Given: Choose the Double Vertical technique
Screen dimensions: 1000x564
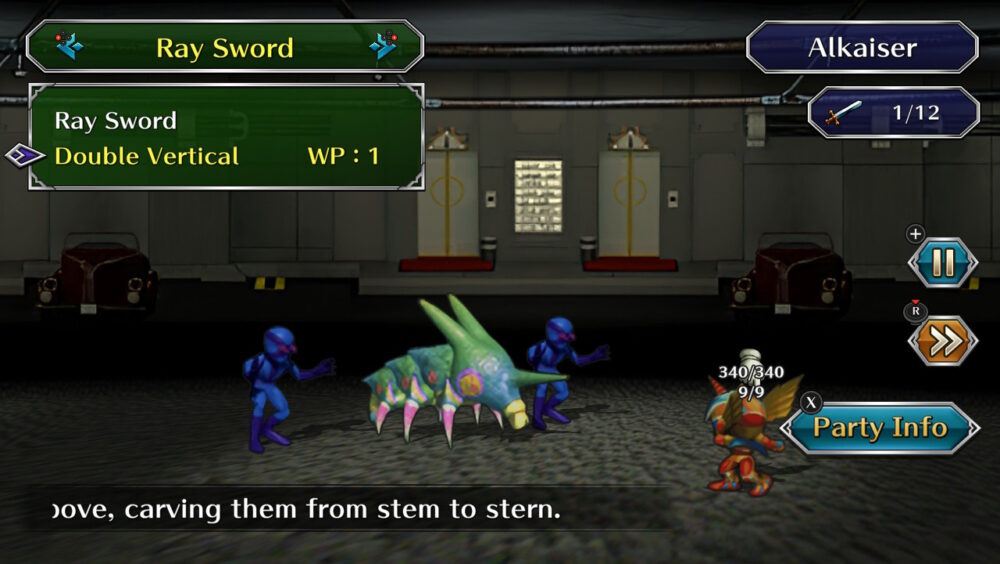Looking at the screenshot, I should 146,156.
